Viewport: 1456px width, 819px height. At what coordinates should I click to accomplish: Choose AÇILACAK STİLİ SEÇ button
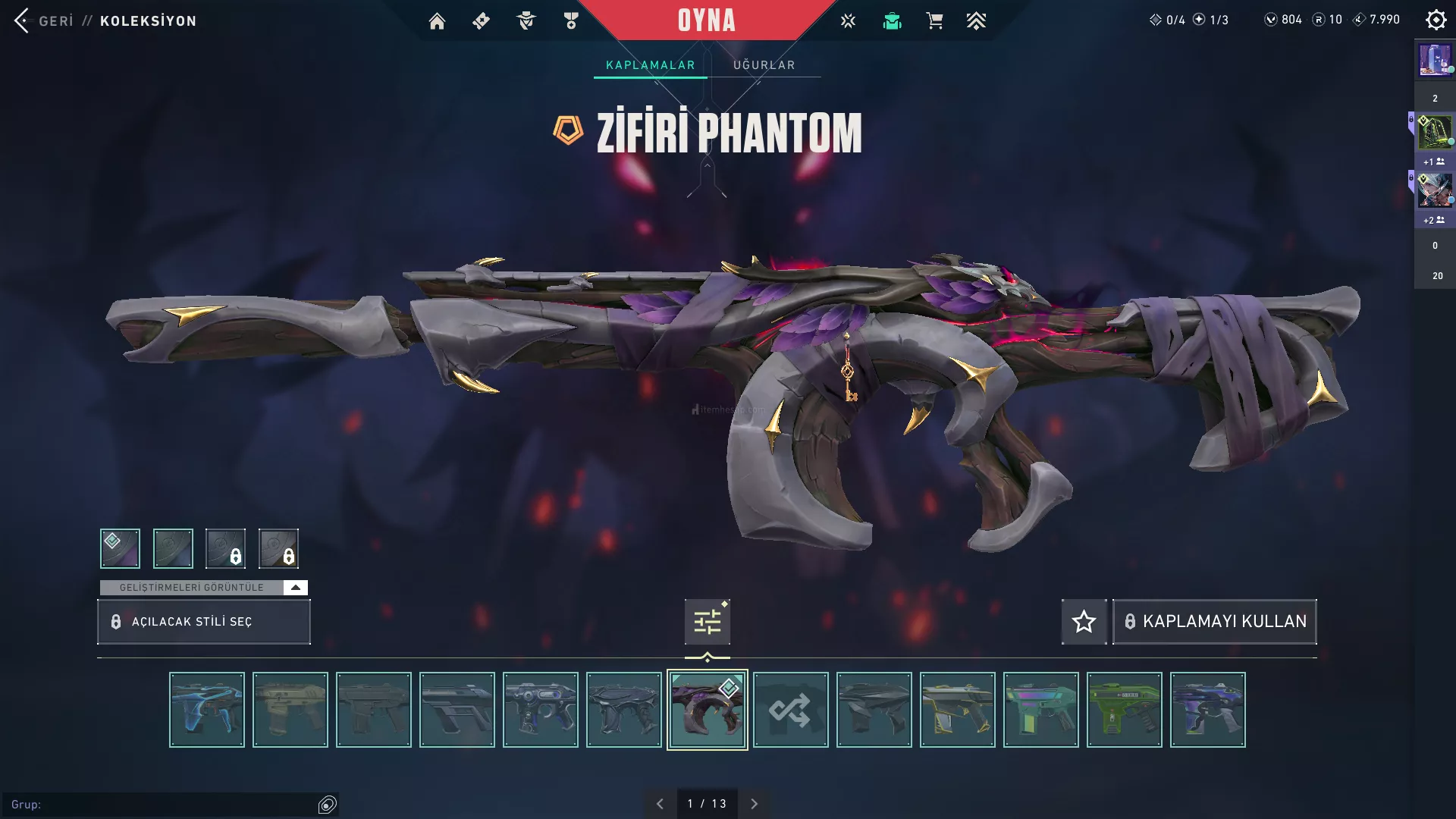203,622
